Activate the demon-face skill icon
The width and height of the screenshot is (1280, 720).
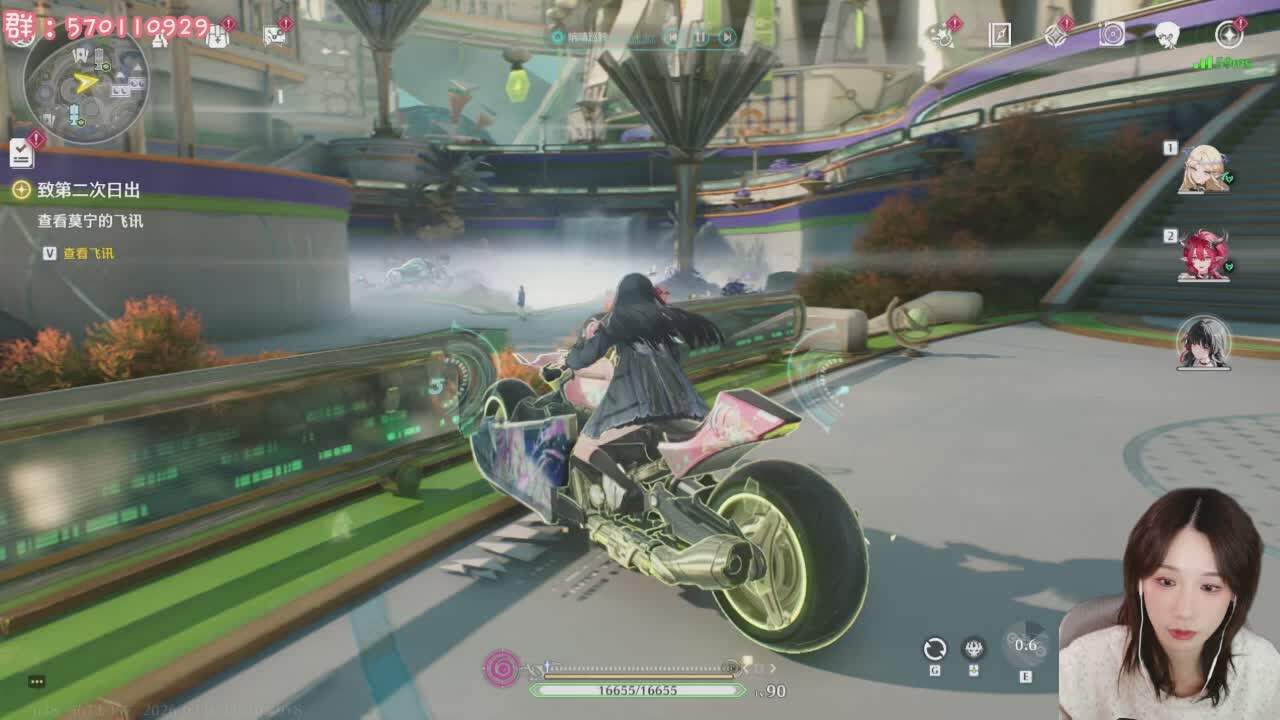[973, 649]
